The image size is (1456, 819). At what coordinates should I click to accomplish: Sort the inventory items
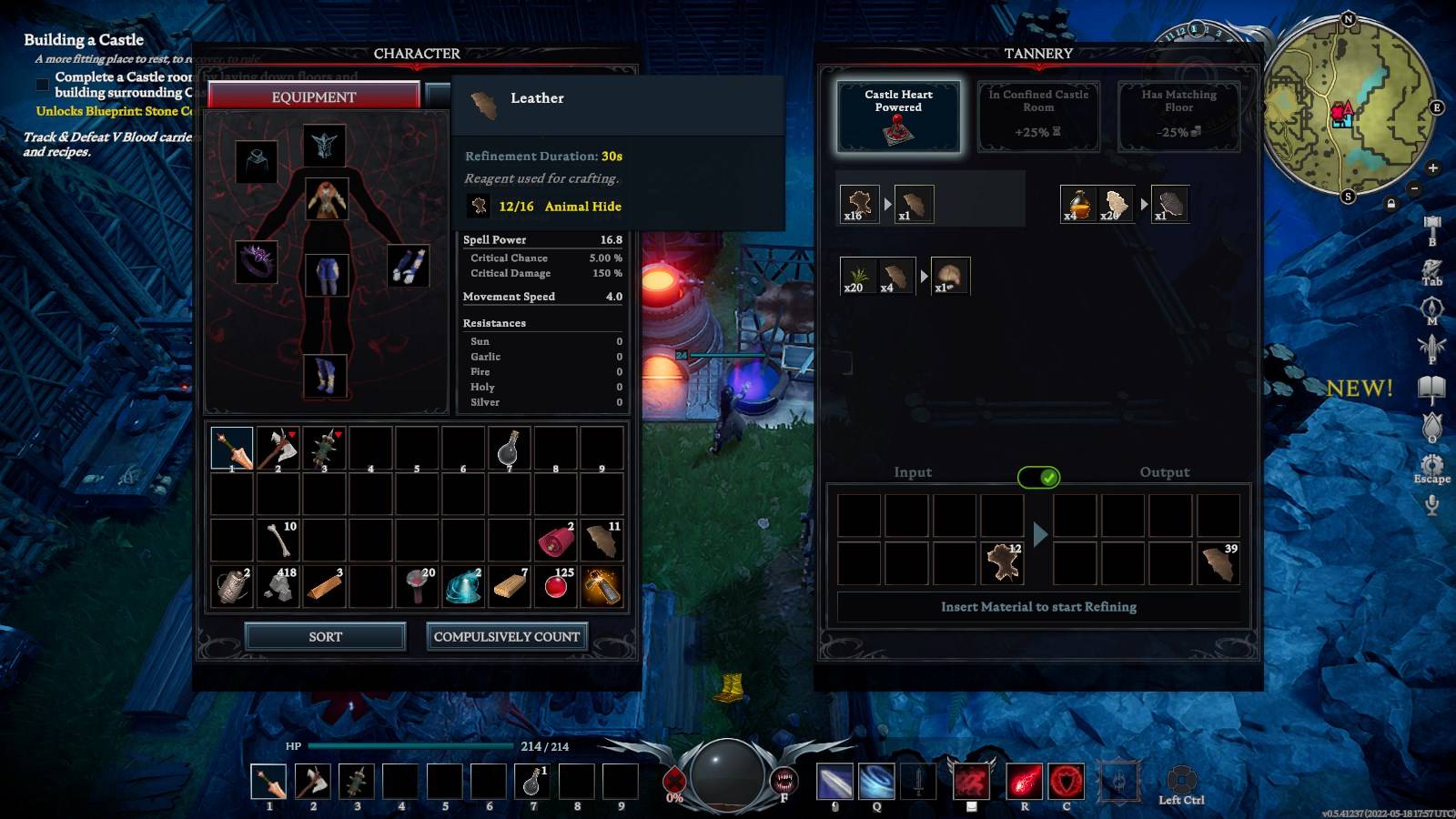(325, 636)
